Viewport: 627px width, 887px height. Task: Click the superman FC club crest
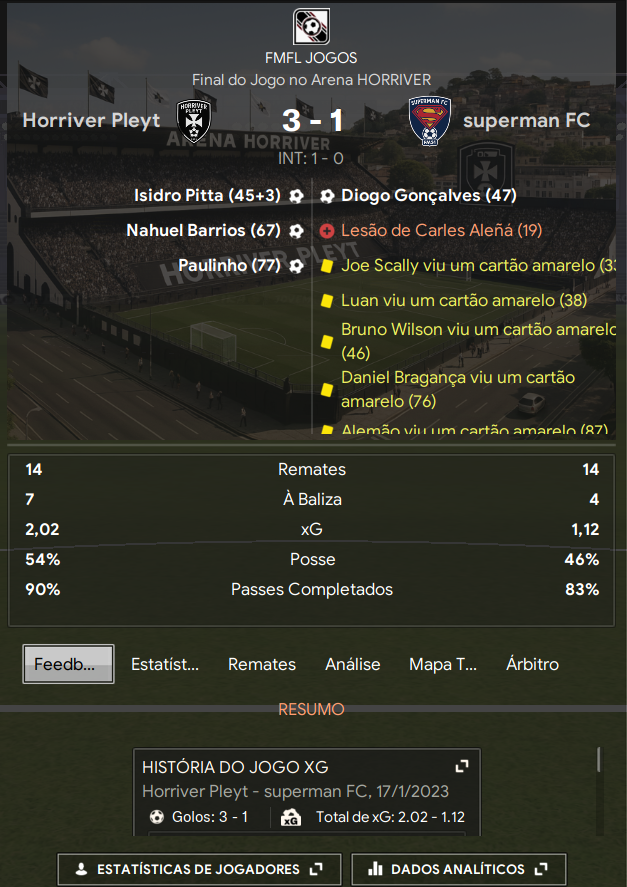pos(431,121)
